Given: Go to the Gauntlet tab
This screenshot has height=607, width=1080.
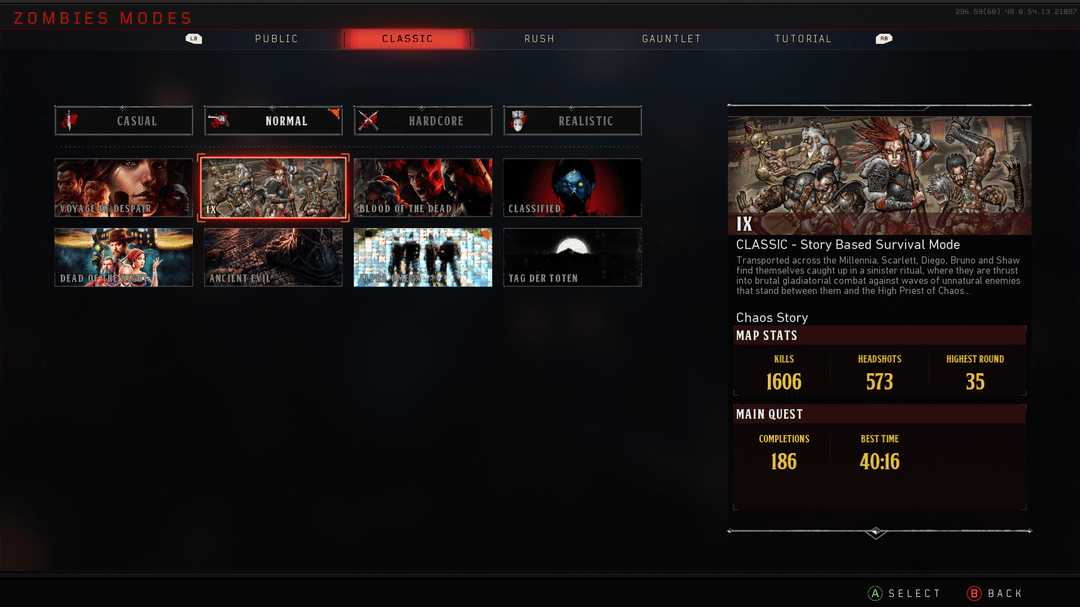Looking at the screenshot, I should [x=671, y=39].
